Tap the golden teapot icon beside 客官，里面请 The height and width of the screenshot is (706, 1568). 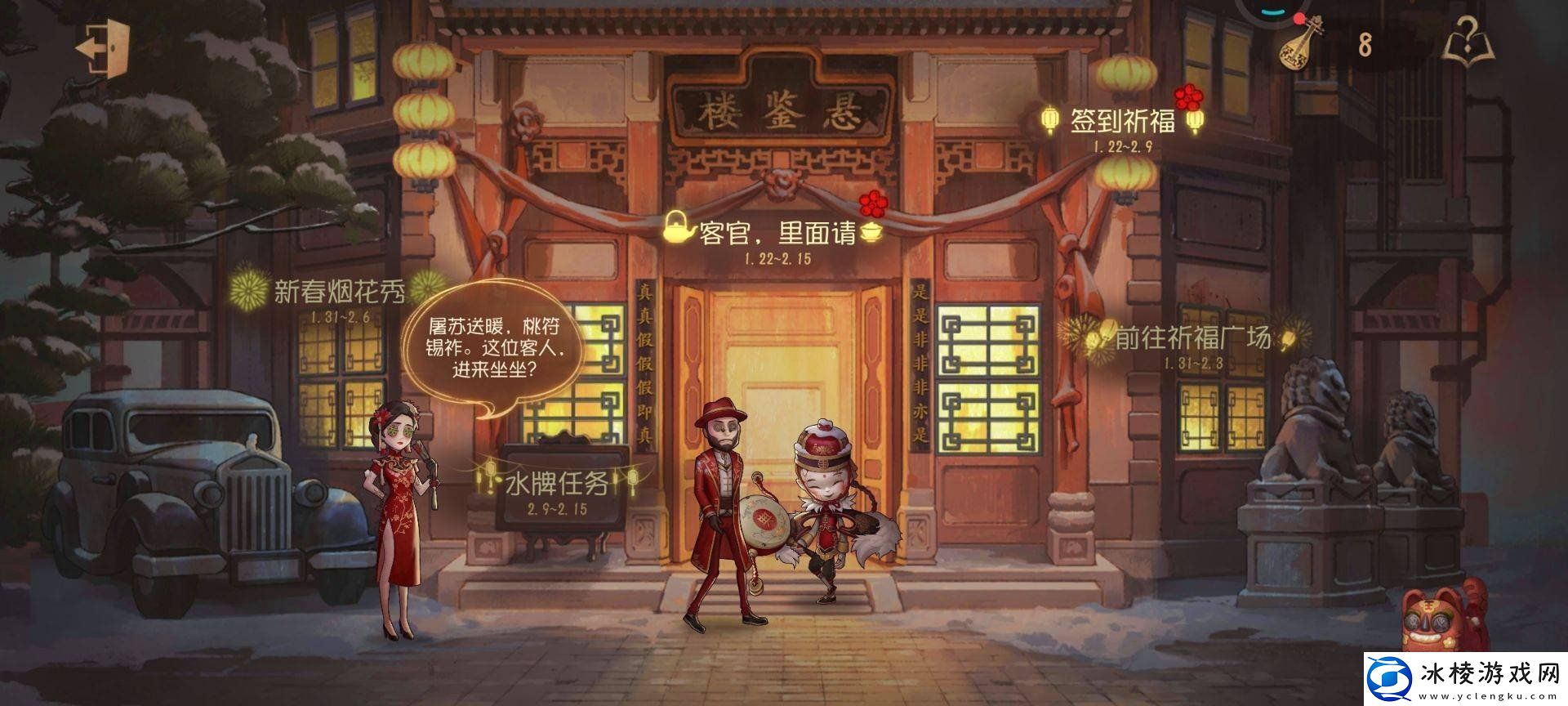(x=675, y=231)
